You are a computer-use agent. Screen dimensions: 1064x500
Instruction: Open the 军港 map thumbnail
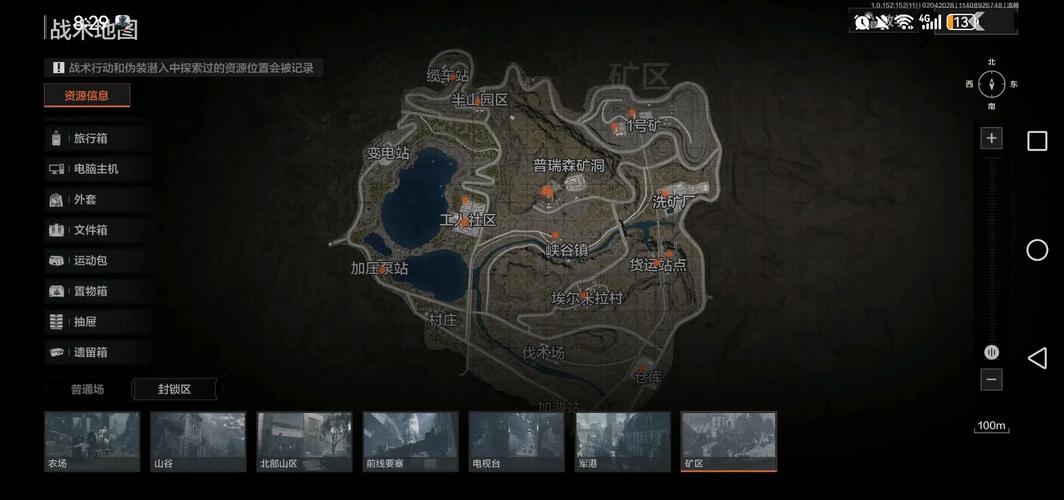point(622,441)
